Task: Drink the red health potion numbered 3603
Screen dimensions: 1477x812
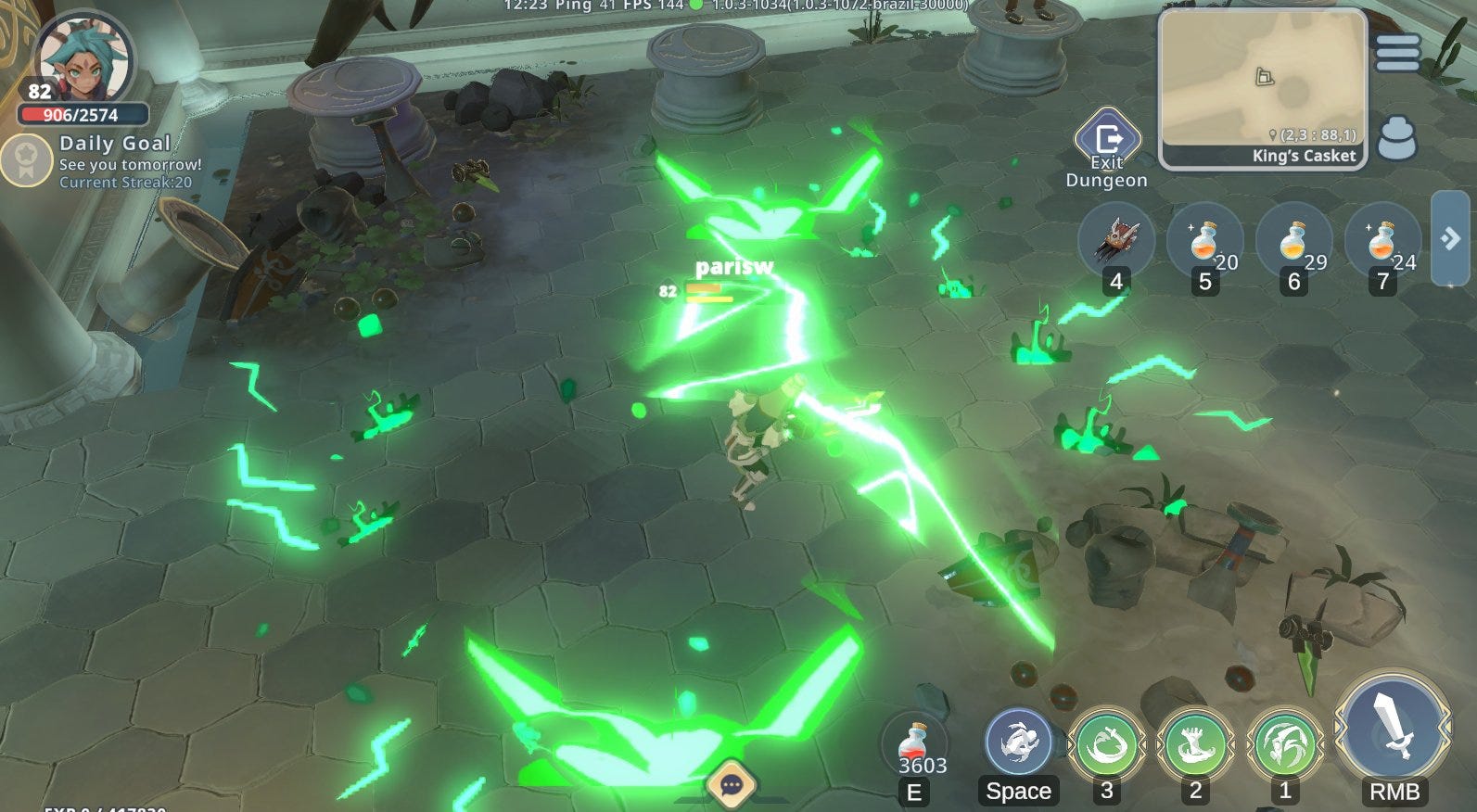Action: pyautogui.click(x=913, y=746)
